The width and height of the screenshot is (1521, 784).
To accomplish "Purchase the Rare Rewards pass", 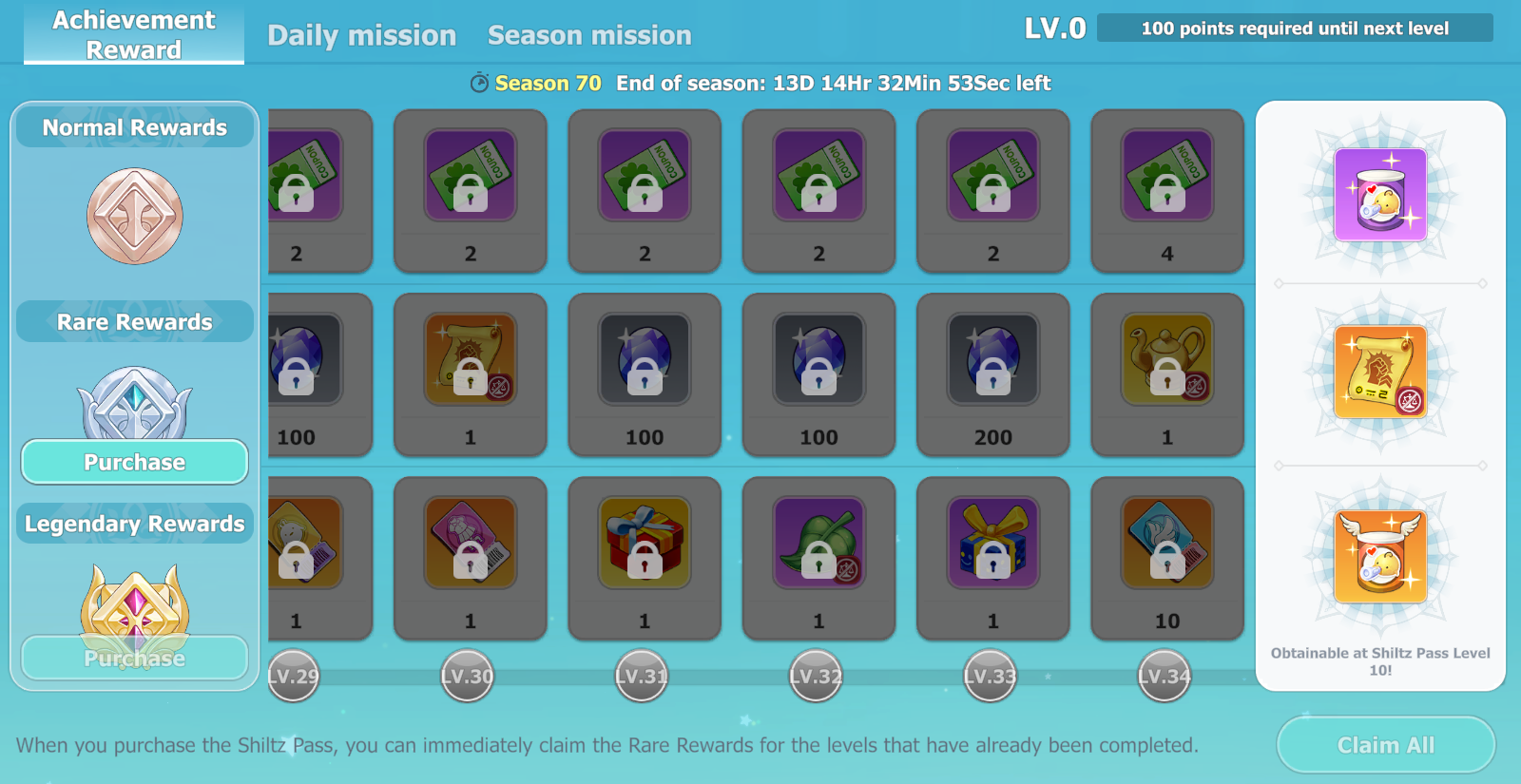I will click(135, 462).
